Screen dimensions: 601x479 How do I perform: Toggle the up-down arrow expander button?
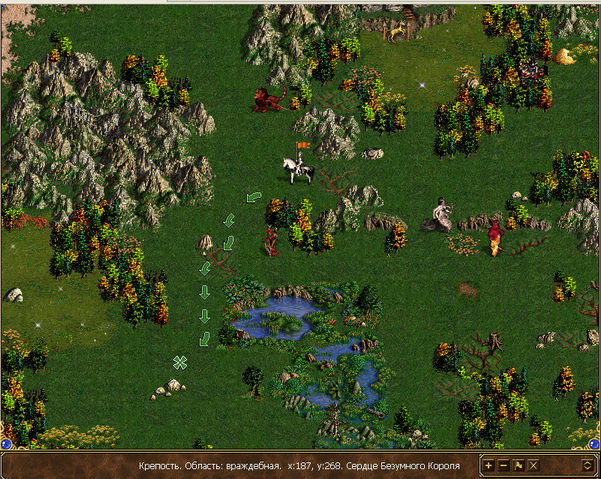[x=587, y=465]
